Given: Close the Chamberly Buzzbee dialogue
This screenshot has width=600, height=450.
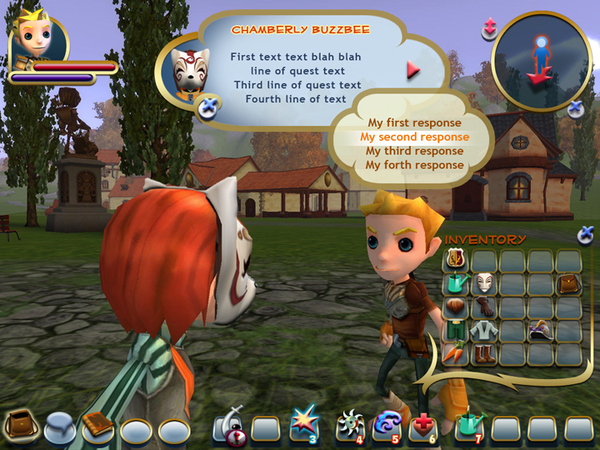Looking at the screenshot, I should [x=208, y=109].
